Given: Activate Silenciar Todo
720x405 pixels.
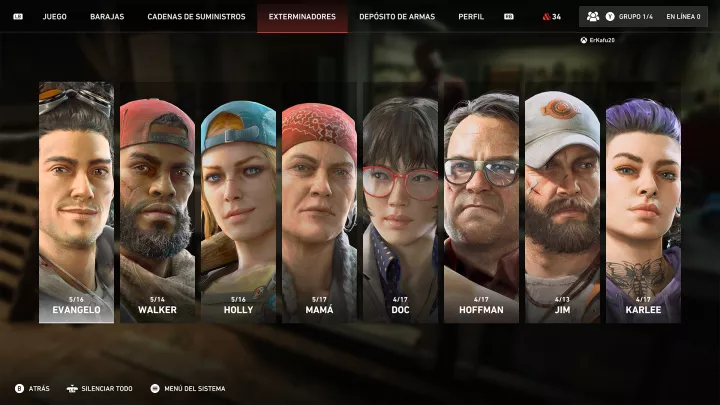Looking at the screenshot, I should [x=100, y=388].
